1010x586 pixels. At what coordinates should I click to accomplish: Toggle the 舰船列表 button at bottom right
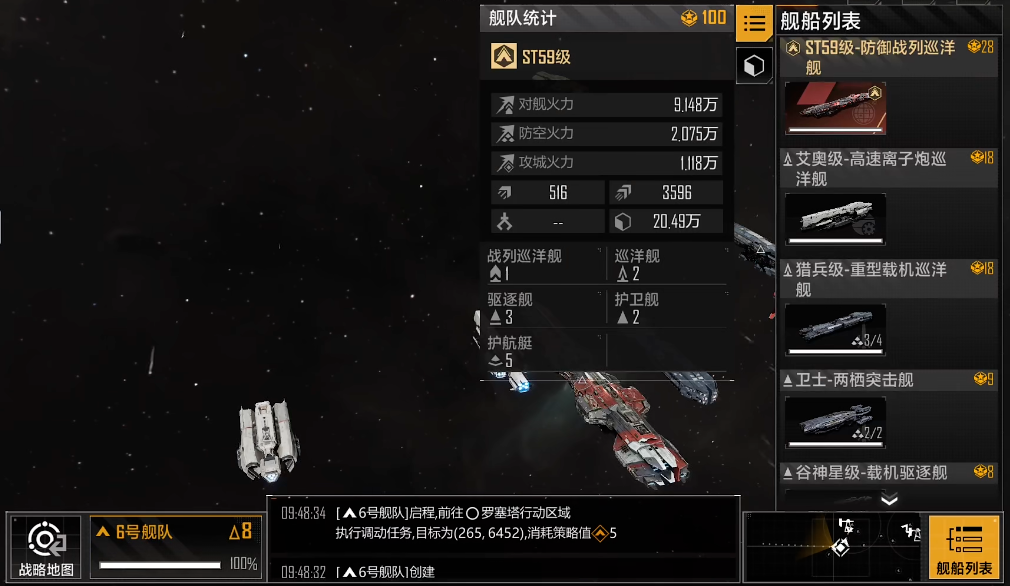tap(964, 548)
